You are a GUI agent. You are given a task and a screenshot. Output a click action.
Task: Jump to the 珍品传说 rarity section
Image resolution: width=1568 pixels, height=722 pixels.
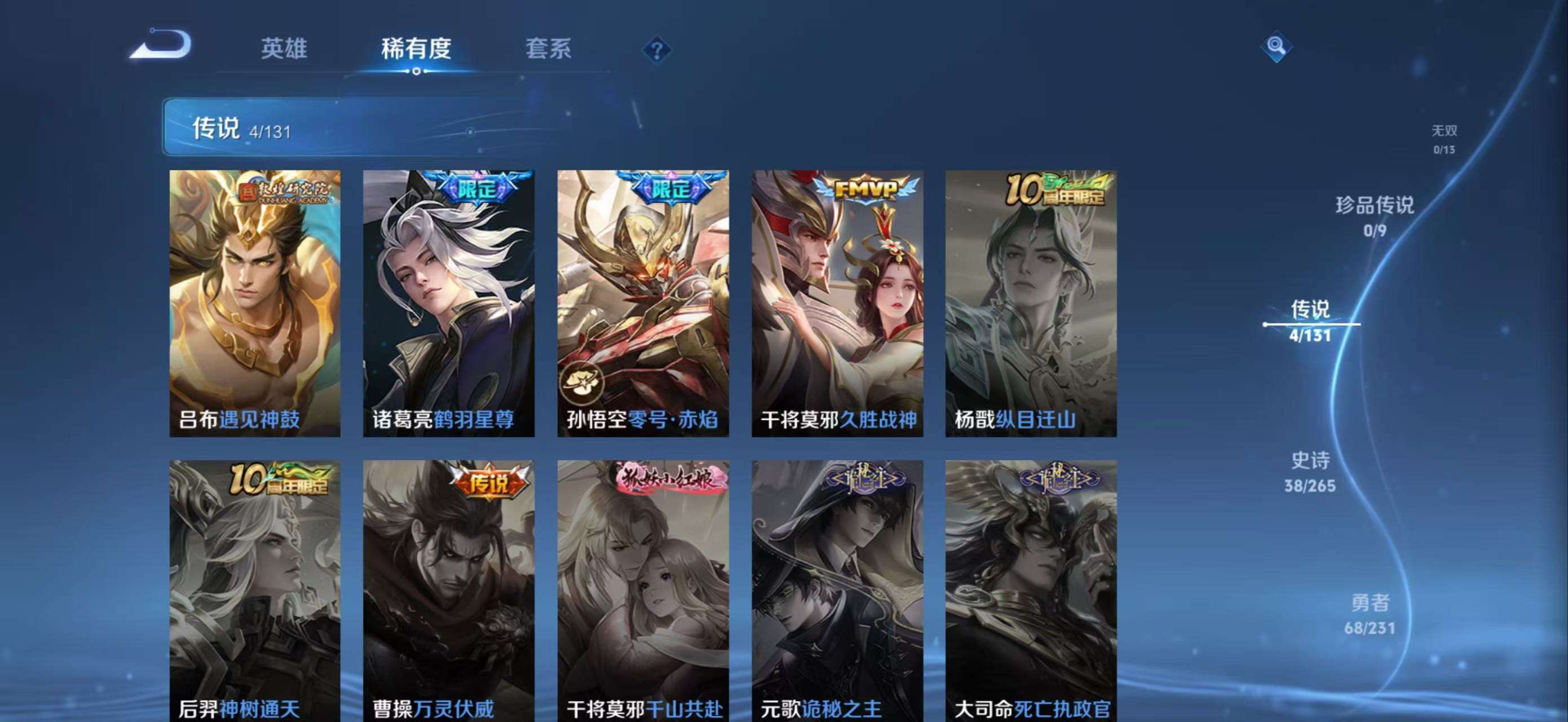coord(1375,215)
